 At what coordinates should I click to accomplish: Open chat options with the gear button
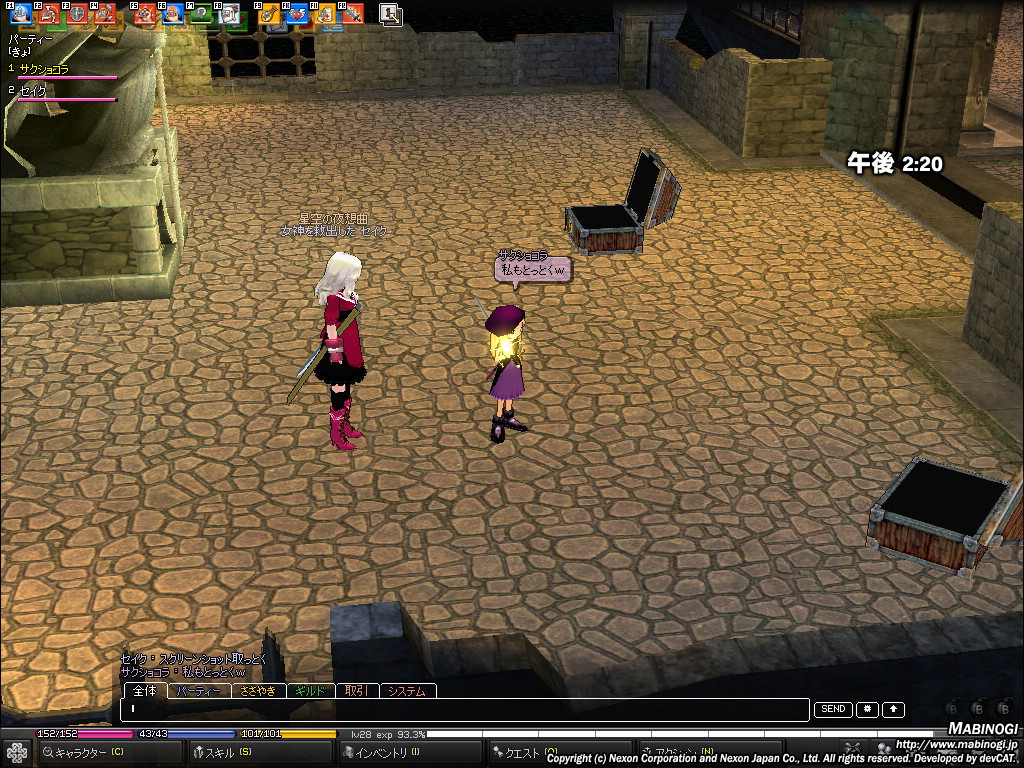click(x=867, y=709)
